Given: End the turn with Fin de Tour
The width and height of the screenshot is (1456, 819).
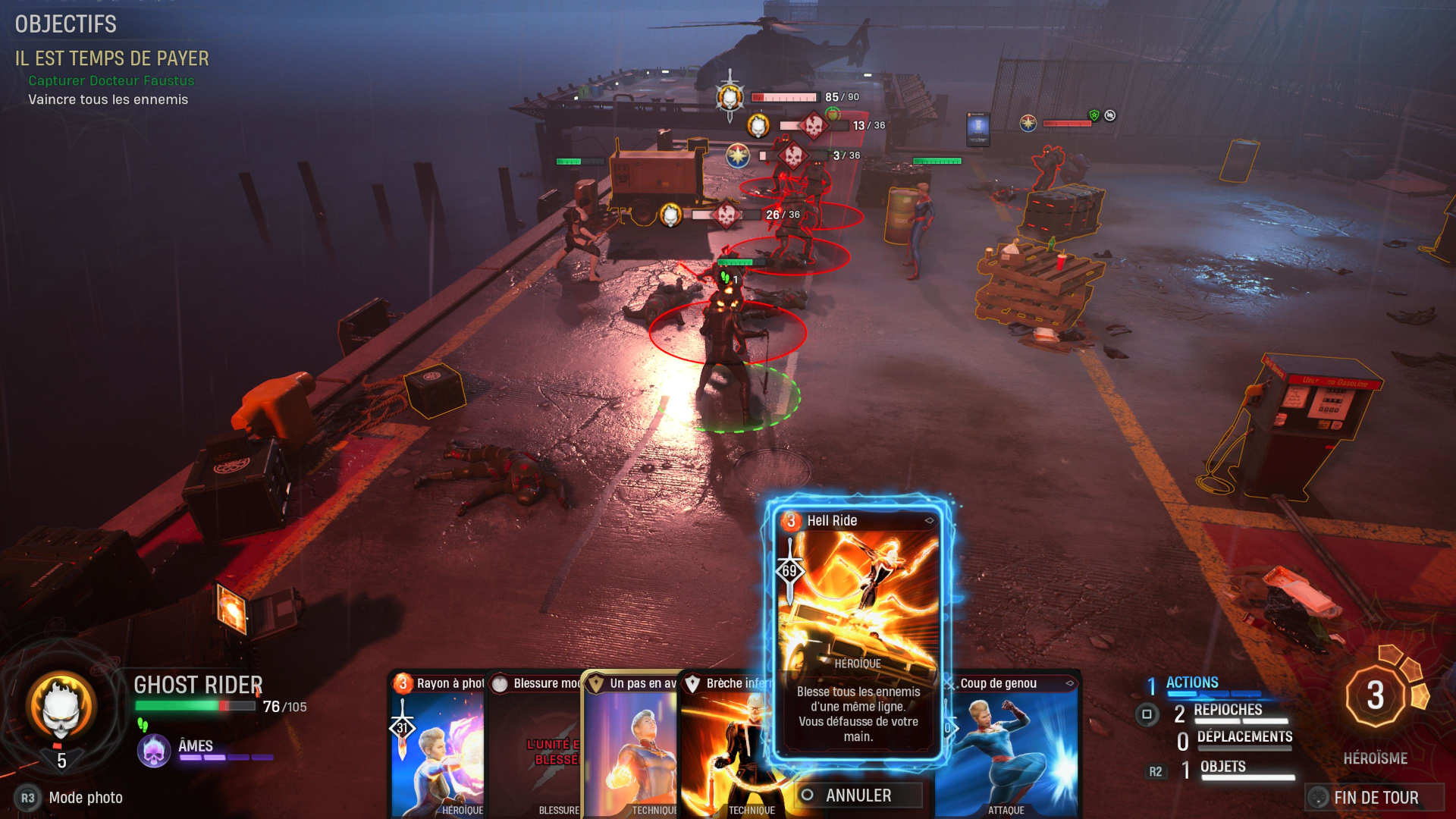Looking at the screenshot, I should (1374, 797).
